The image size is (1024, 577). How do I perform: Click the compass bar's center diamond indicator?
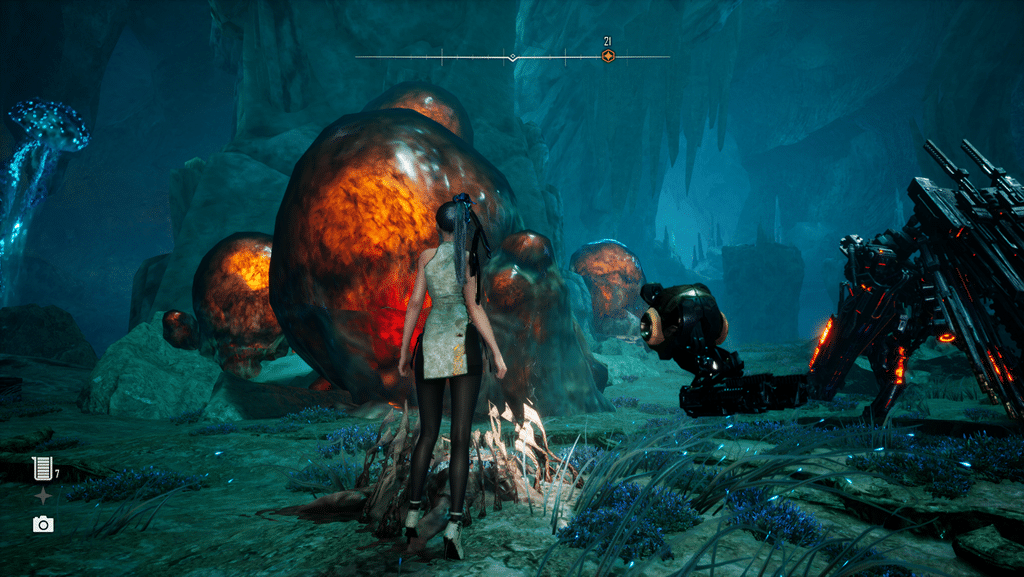pos(512,58)
